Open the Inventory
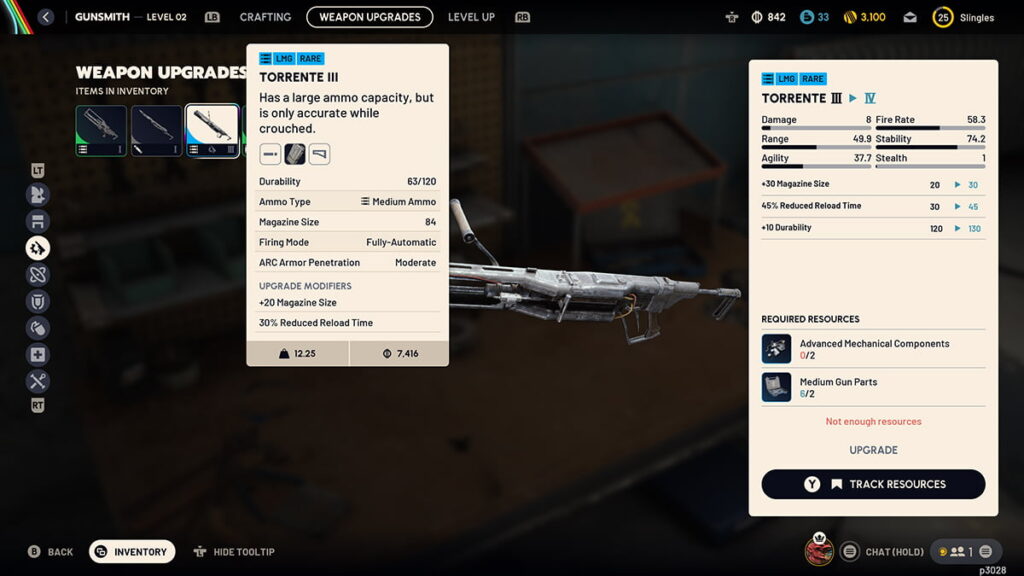1024x576 pixels. point(132,552)
